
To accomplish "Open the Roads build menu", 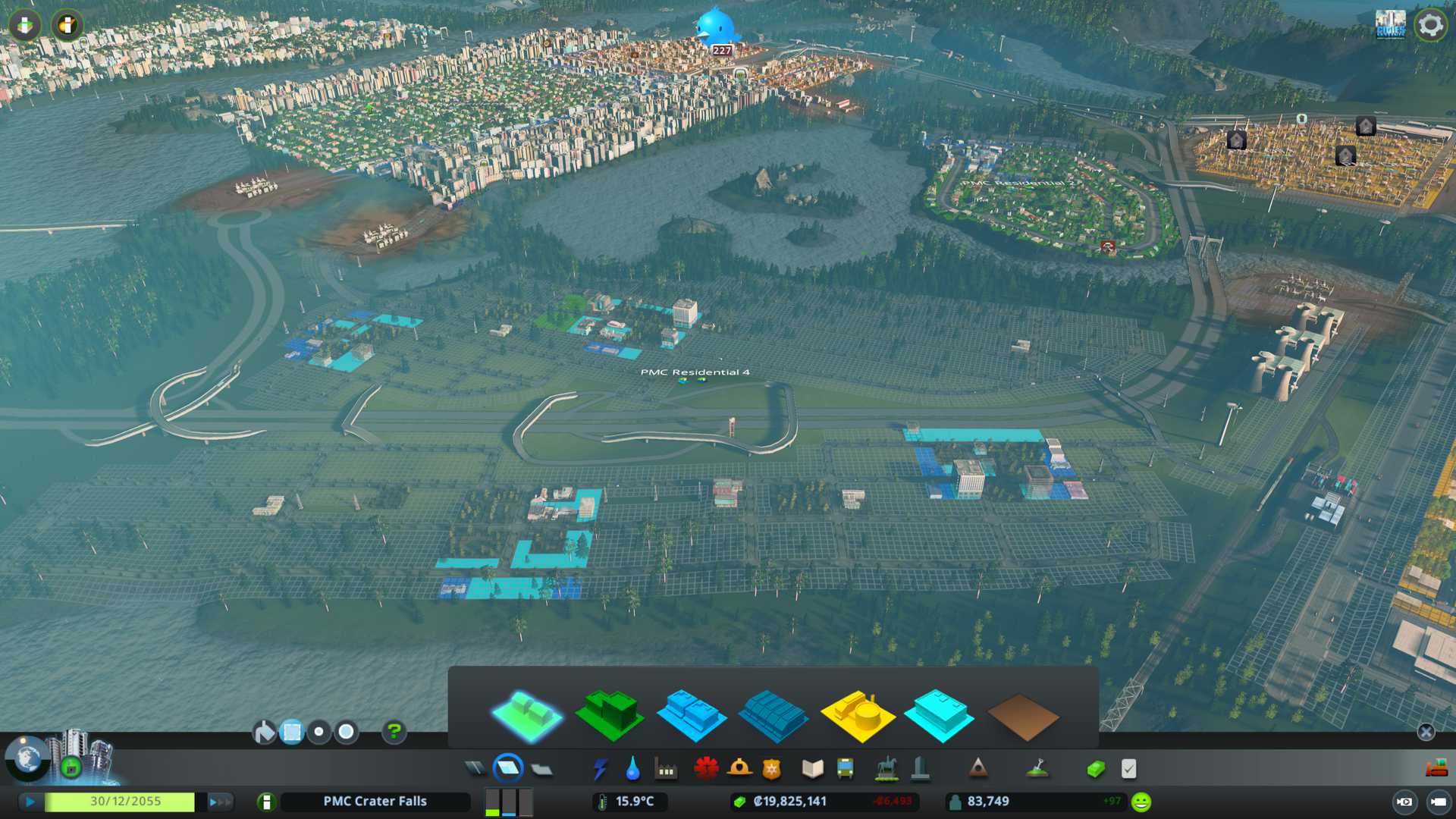I will tap(475, 769).
